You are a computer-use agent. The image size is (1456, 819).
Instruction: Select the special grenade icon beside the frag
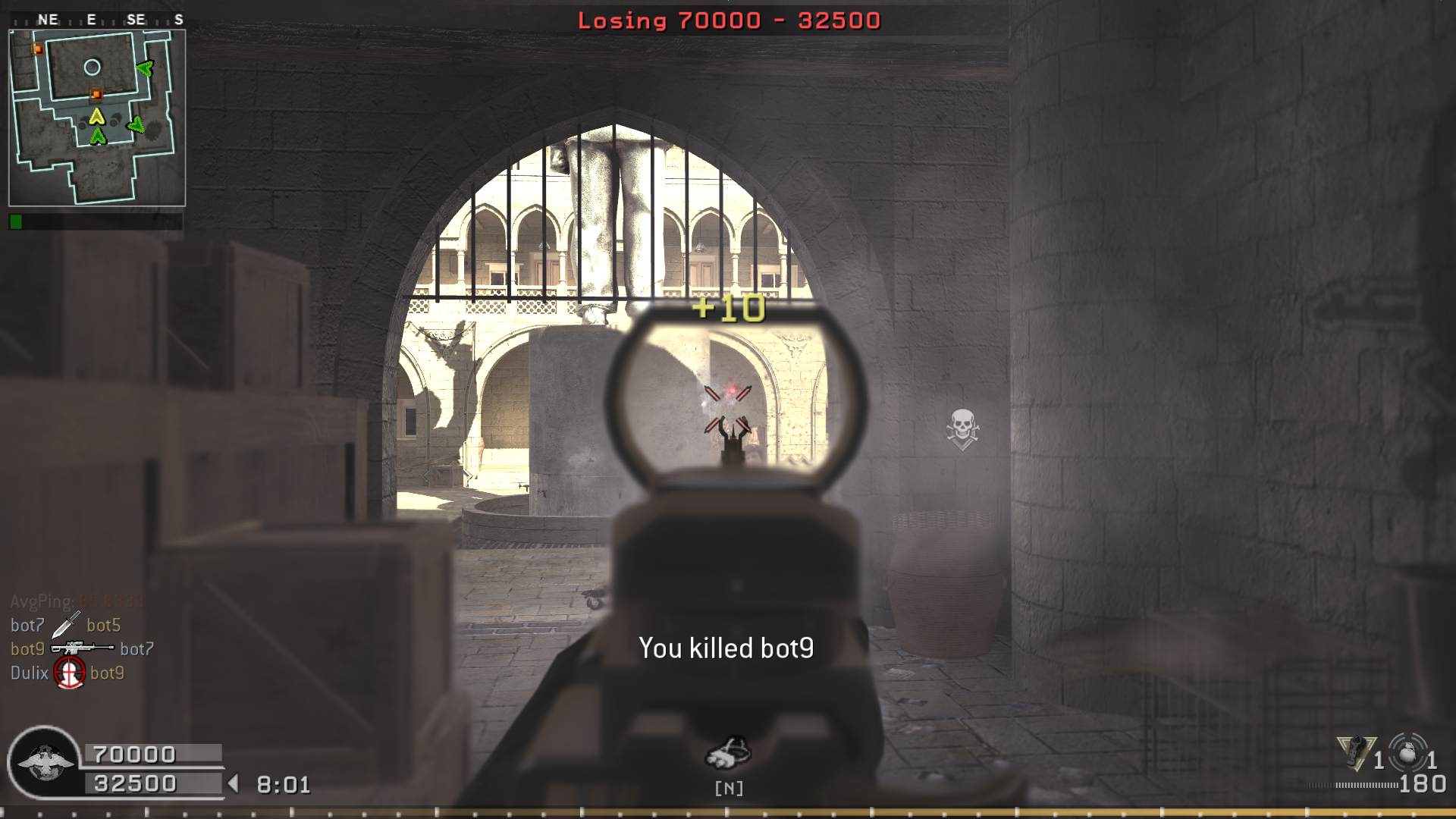click(1356, 752)
